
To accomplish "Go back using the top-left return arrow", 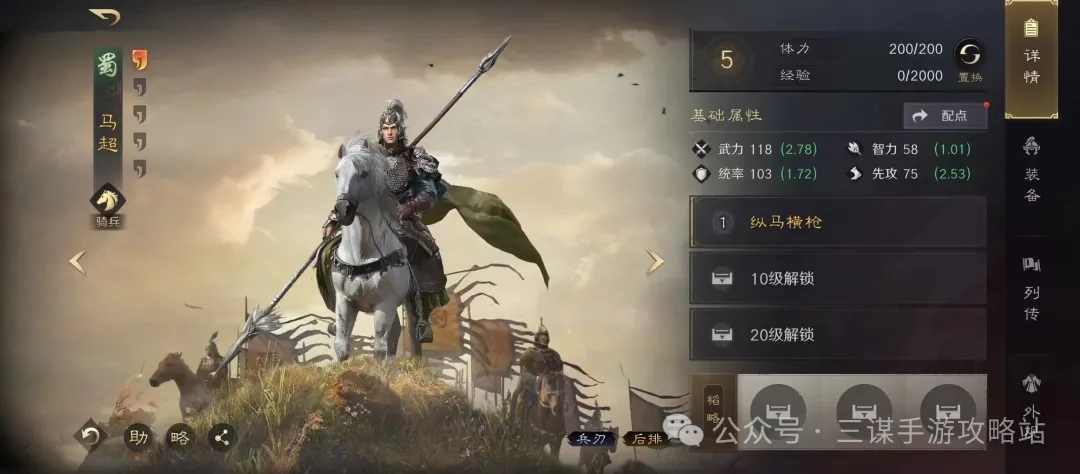I will tap(105, 17).
